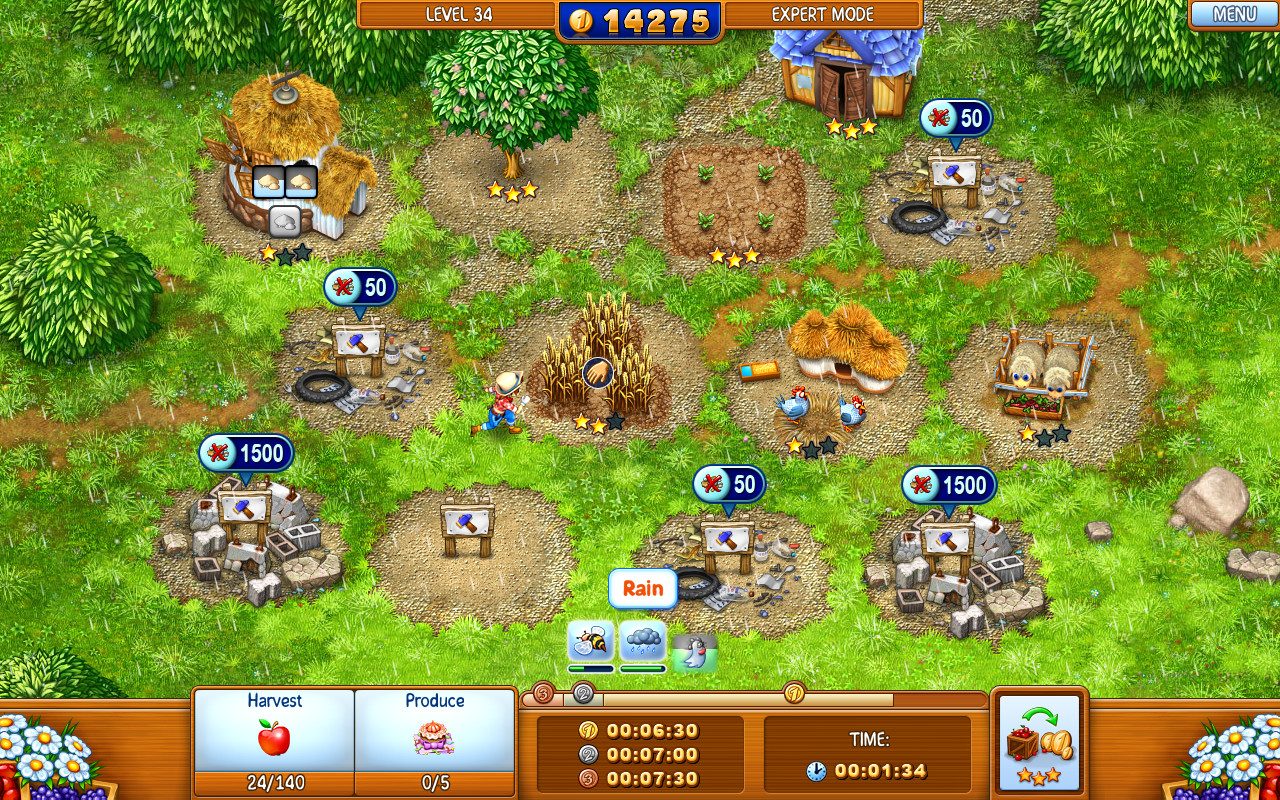The height and width of the screenshot is (800, 1280).
Task: Open the Menu
Action: pyautogui.click(x=1236, y=14)
